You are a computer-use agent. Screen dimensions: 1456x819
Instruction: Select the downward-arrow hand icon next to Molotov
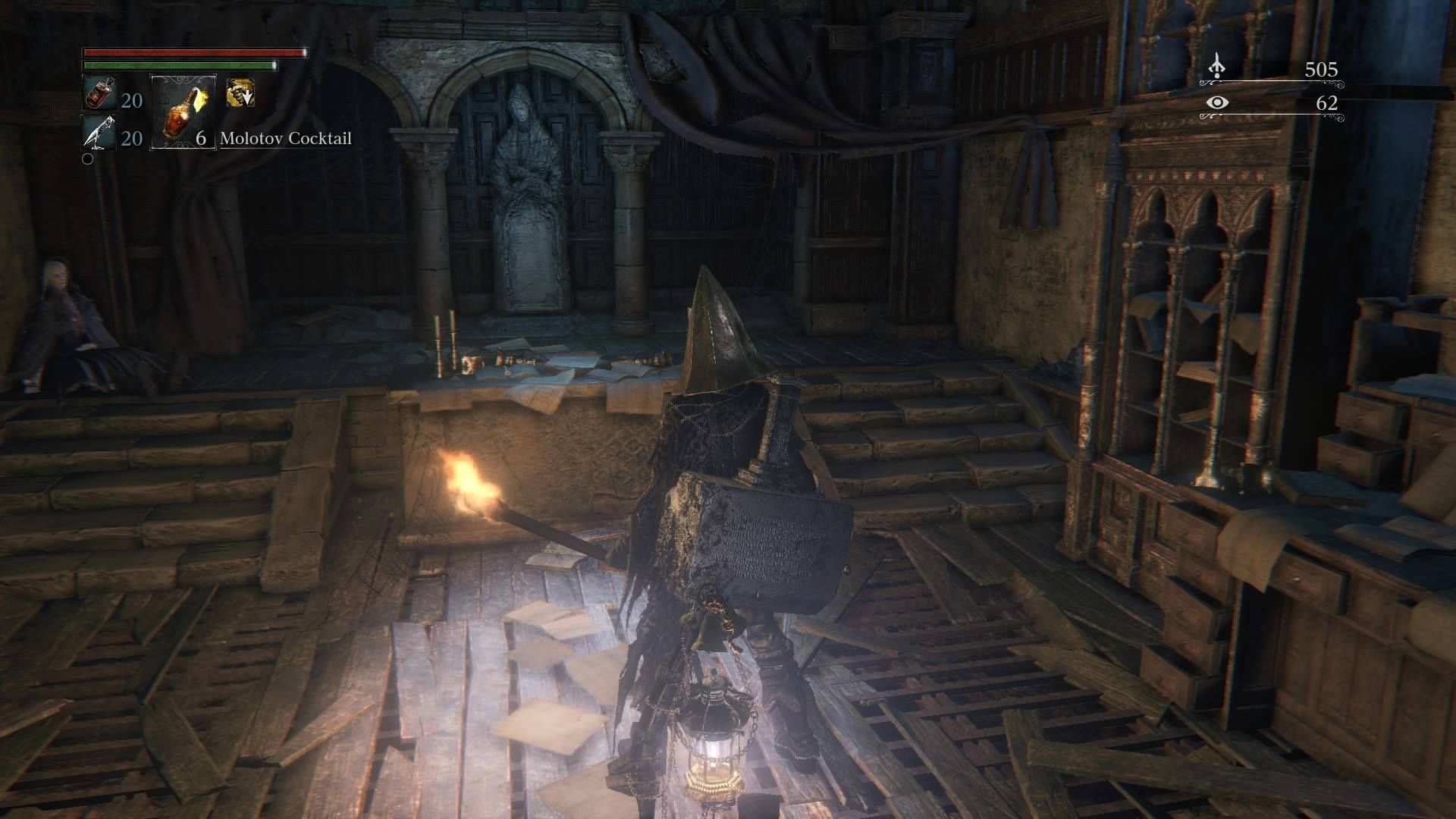point(240,93)
